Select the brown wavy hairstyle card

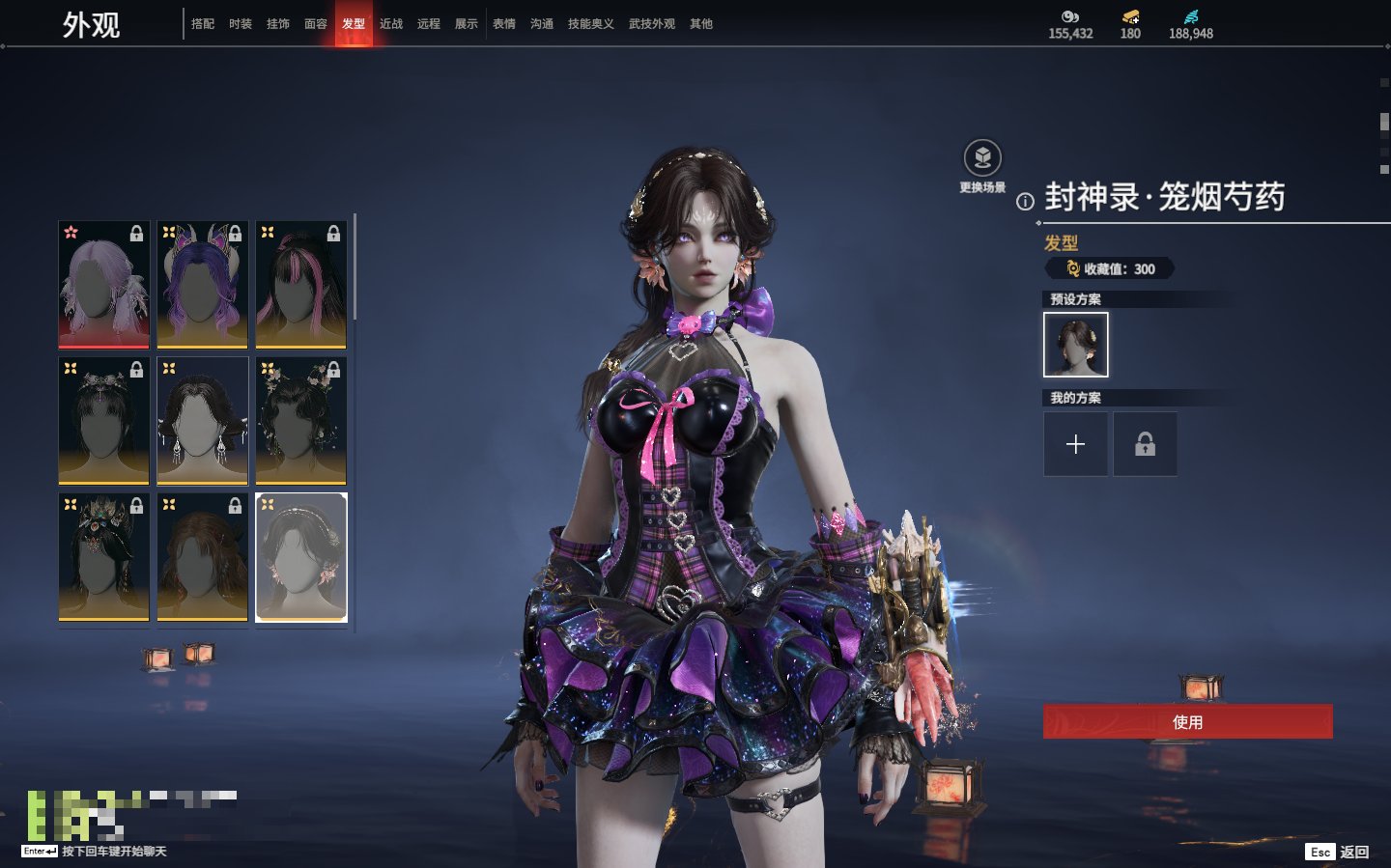coord(203,557)
